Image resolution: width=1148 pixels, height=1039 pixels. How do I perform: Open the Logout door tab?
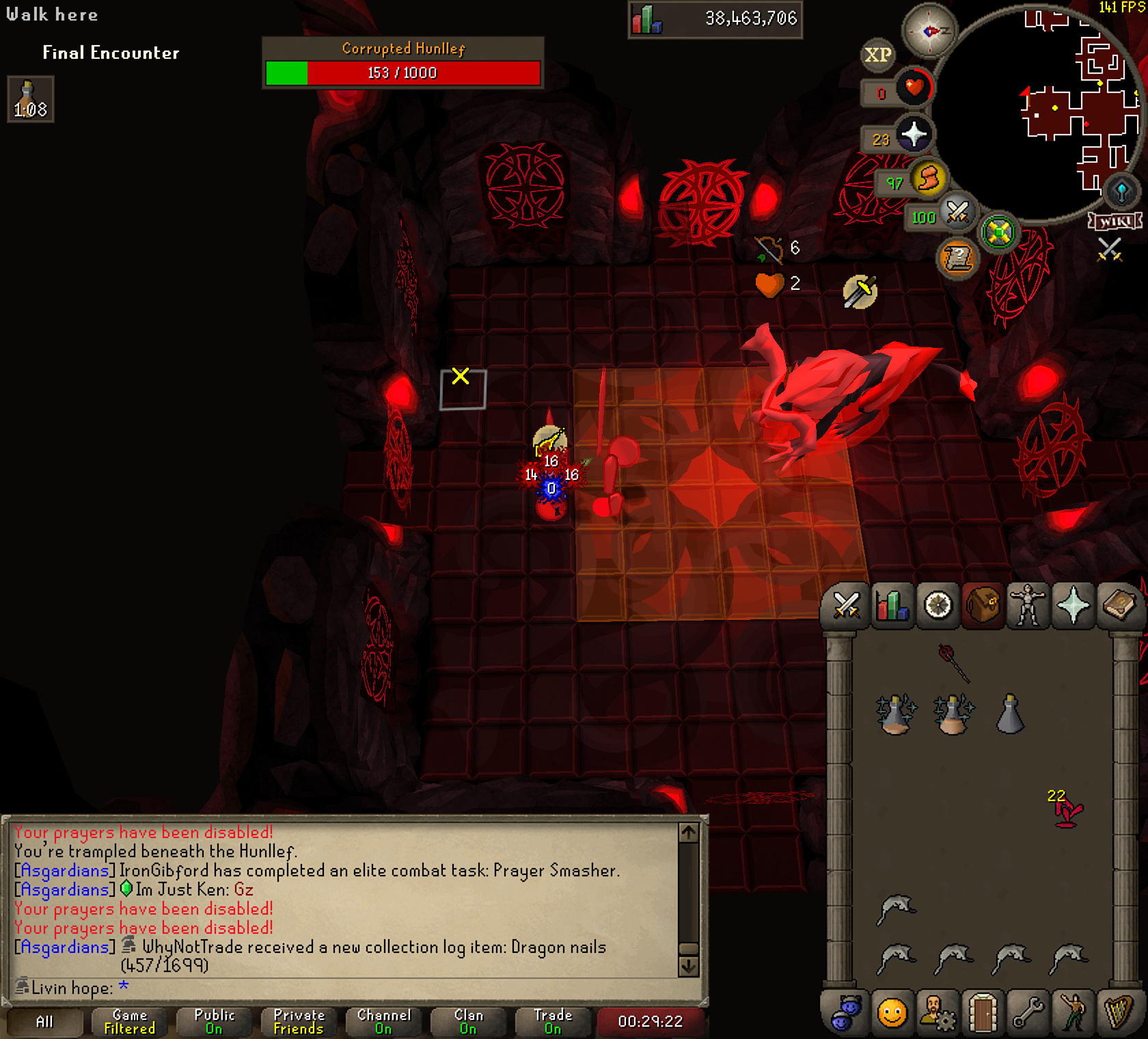[982, 1012]
